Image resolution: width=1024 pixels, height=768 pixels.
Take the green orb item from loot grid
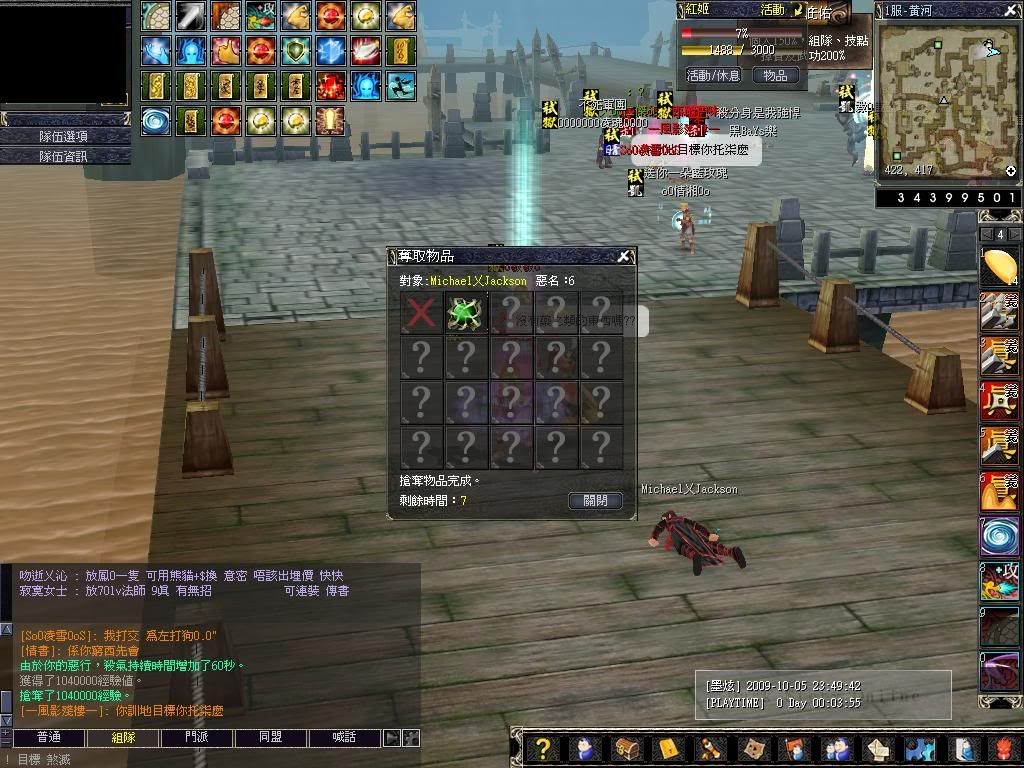pyautogui.click(x=465, y=312)
